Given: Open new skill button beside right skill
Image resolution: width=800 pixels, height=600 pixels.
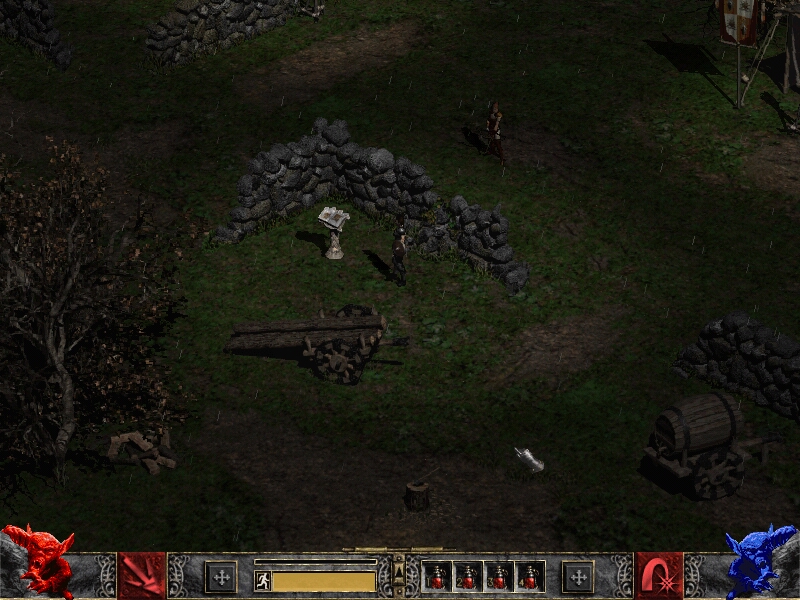Looking at the screenshot, I should 577,577.
